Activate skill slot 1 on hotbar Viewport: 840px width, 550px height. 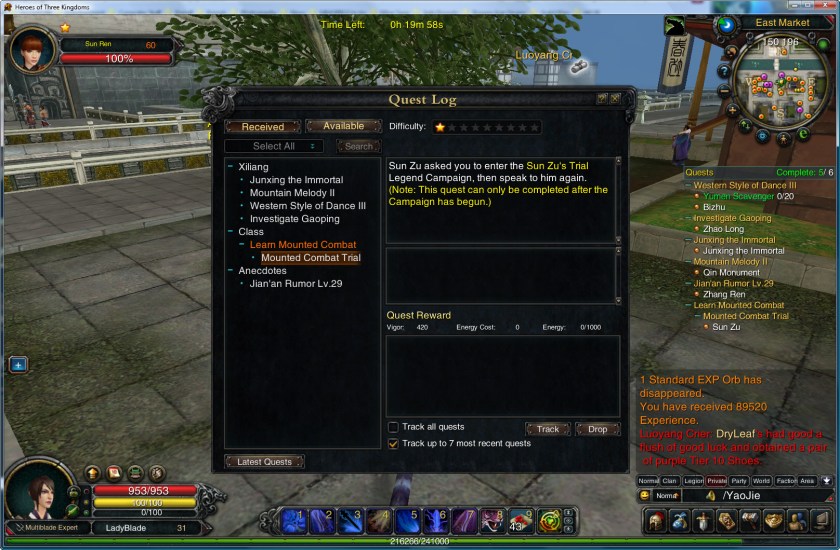point(294,520)
